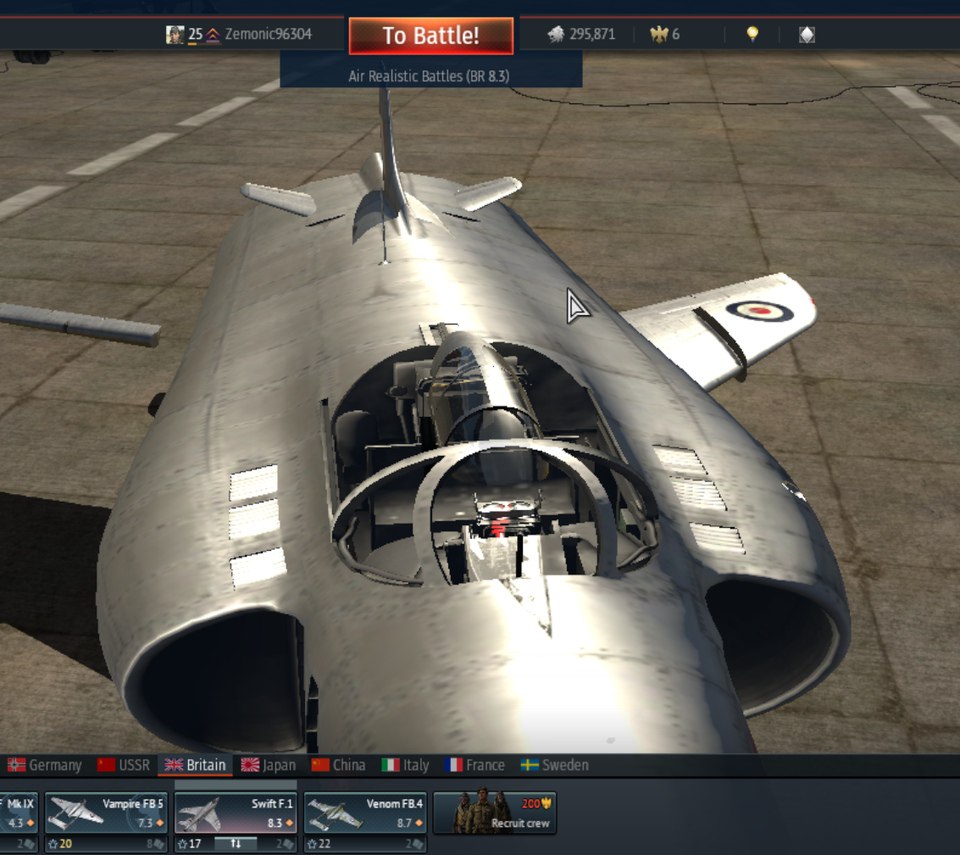Show the Sweden nation tab
The width and height of the screenshot is (960, 855).
tap(555, 765)
